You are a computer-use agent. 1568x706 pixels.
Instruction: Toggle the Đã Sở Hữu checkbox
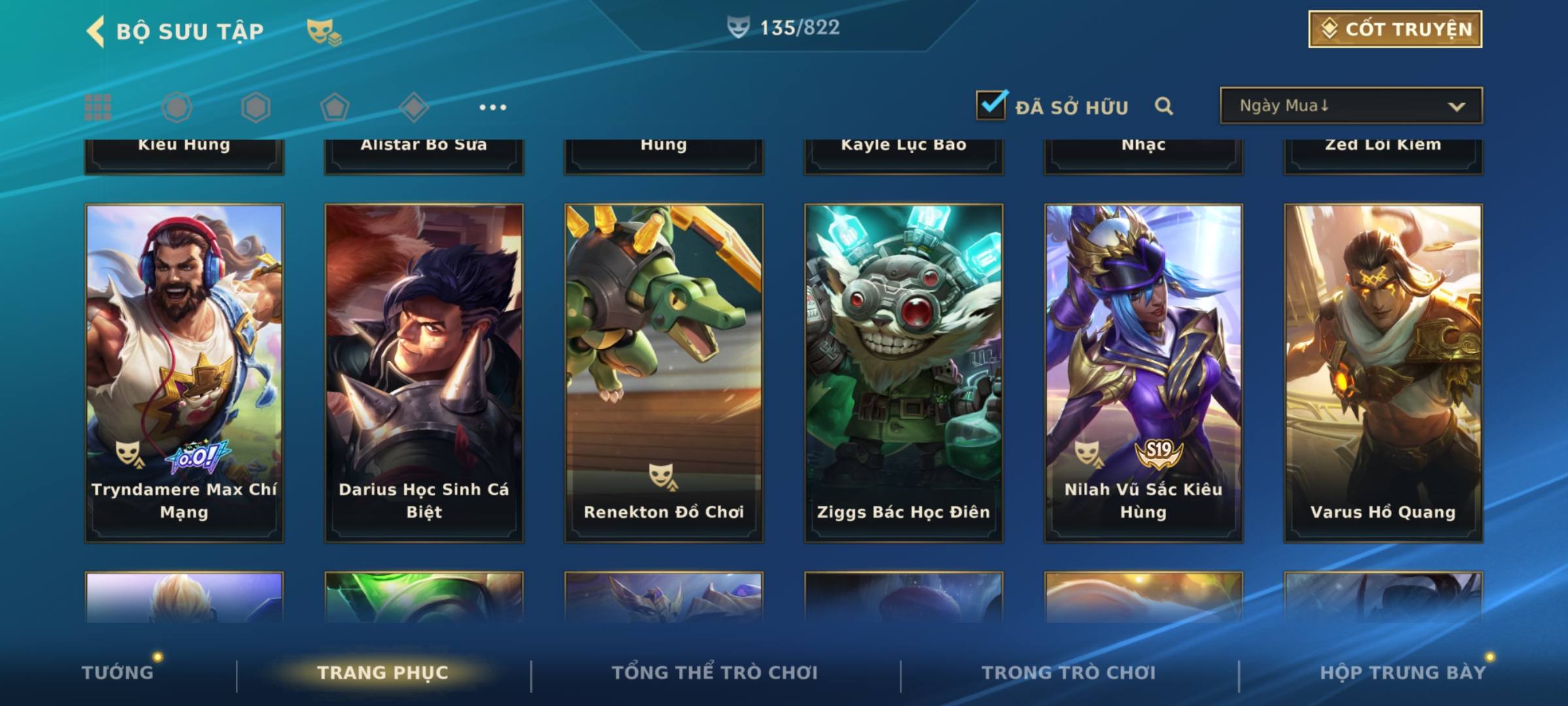coord(991,105)
